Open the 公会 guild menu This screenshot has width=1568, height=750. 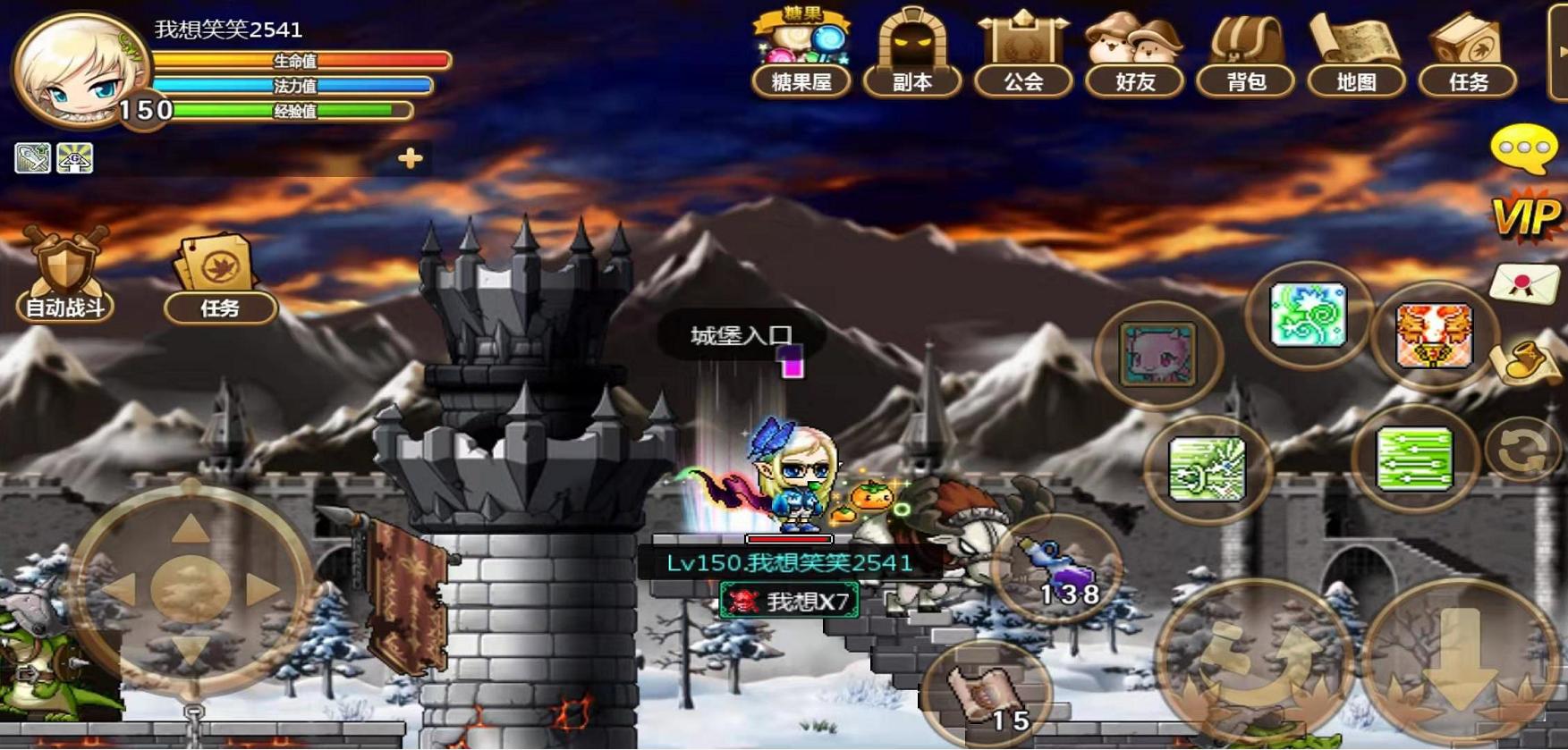click(x=1022, y=54)
